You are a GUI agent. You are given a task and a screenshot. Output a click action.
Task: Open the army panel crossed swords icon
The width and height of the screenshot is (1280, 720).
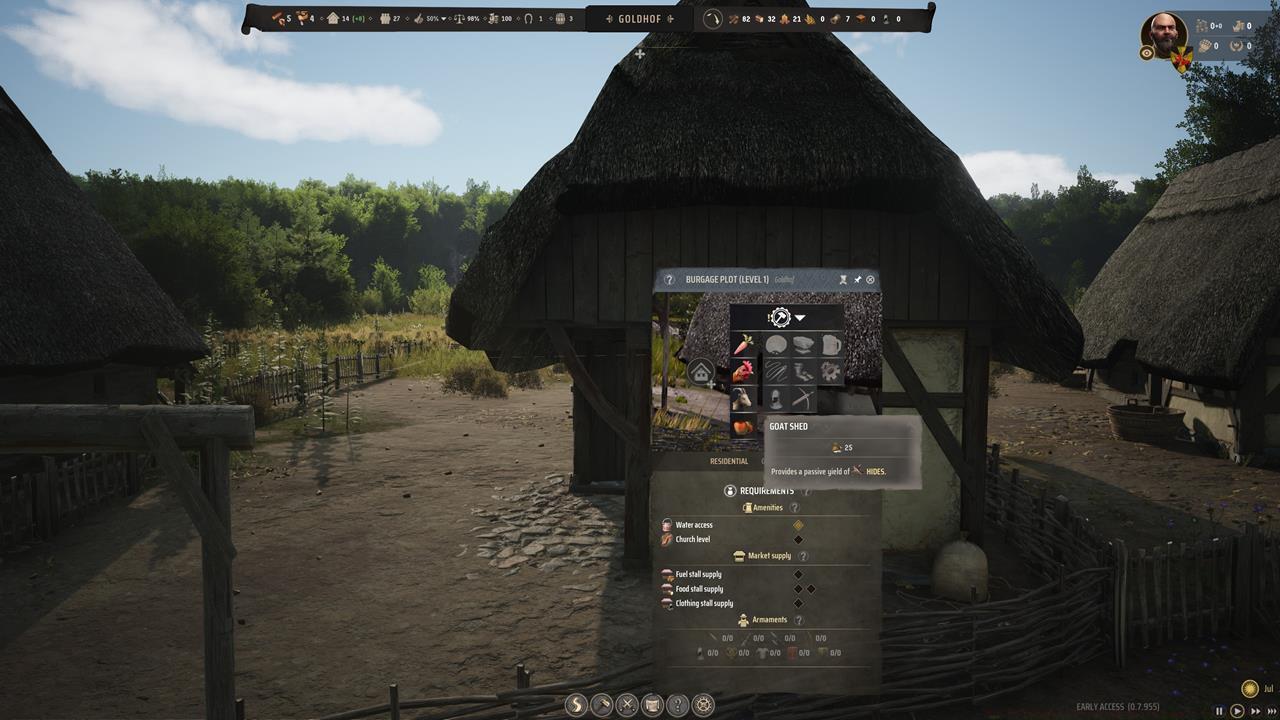626,705
